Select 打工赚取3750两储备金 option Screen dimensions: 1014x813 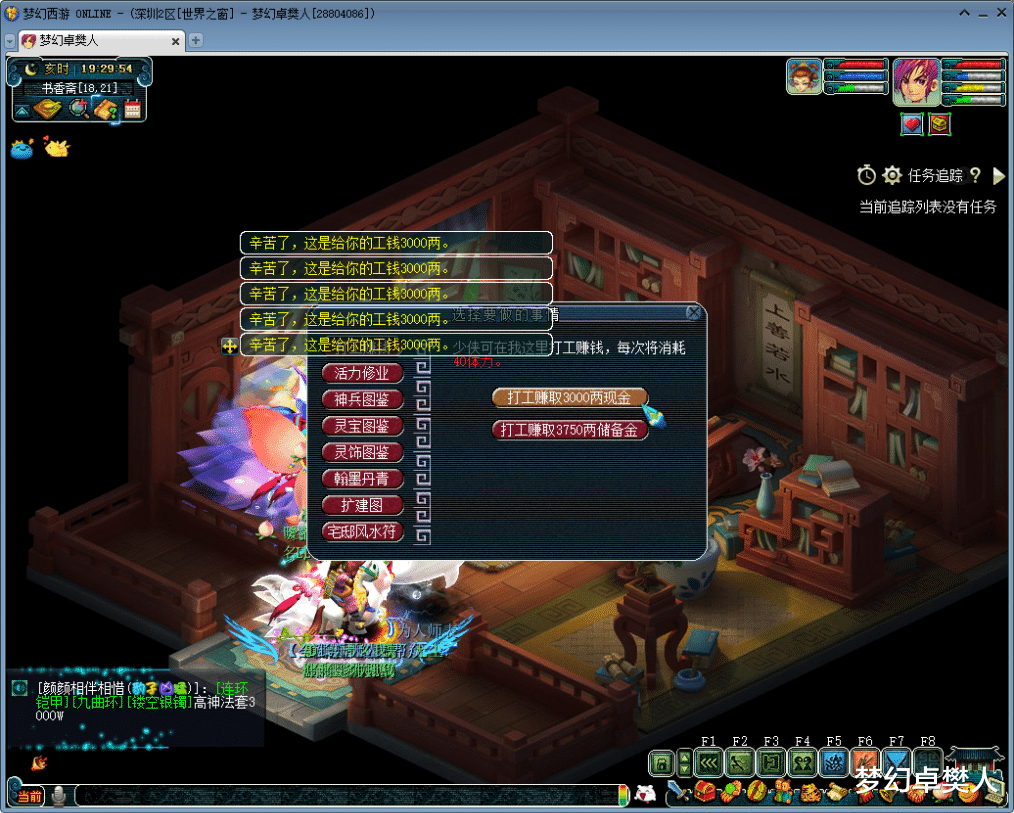[569, 430]
